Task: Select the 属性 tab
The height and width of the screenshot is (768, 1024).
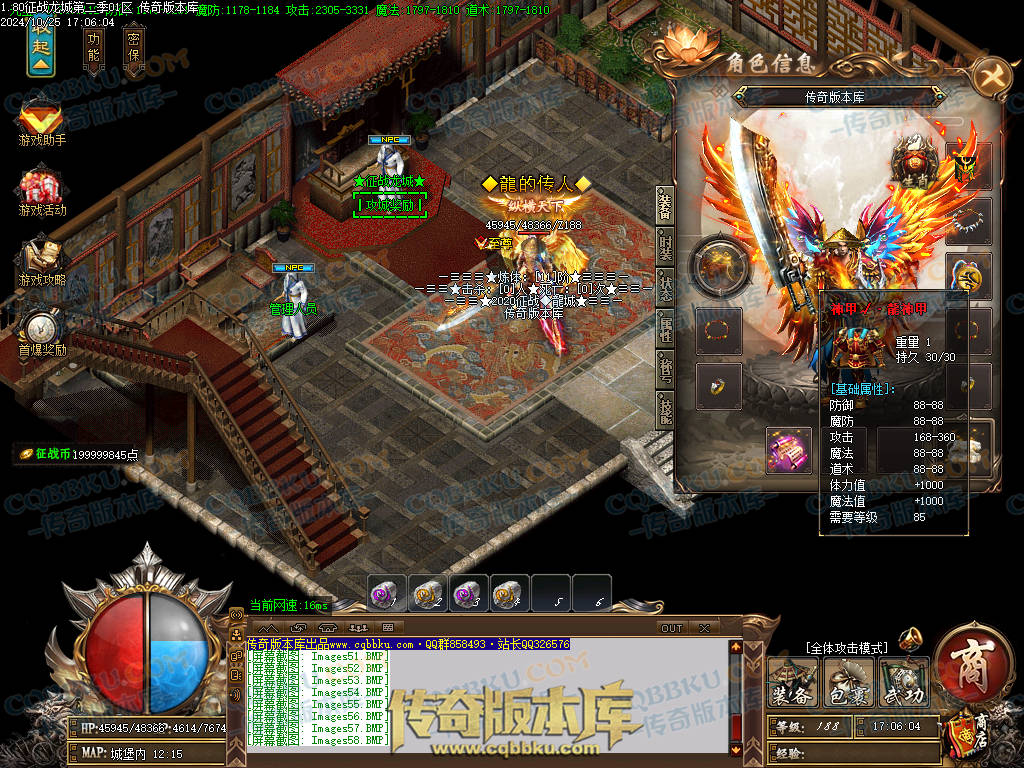Action: [x=665, y=325]
